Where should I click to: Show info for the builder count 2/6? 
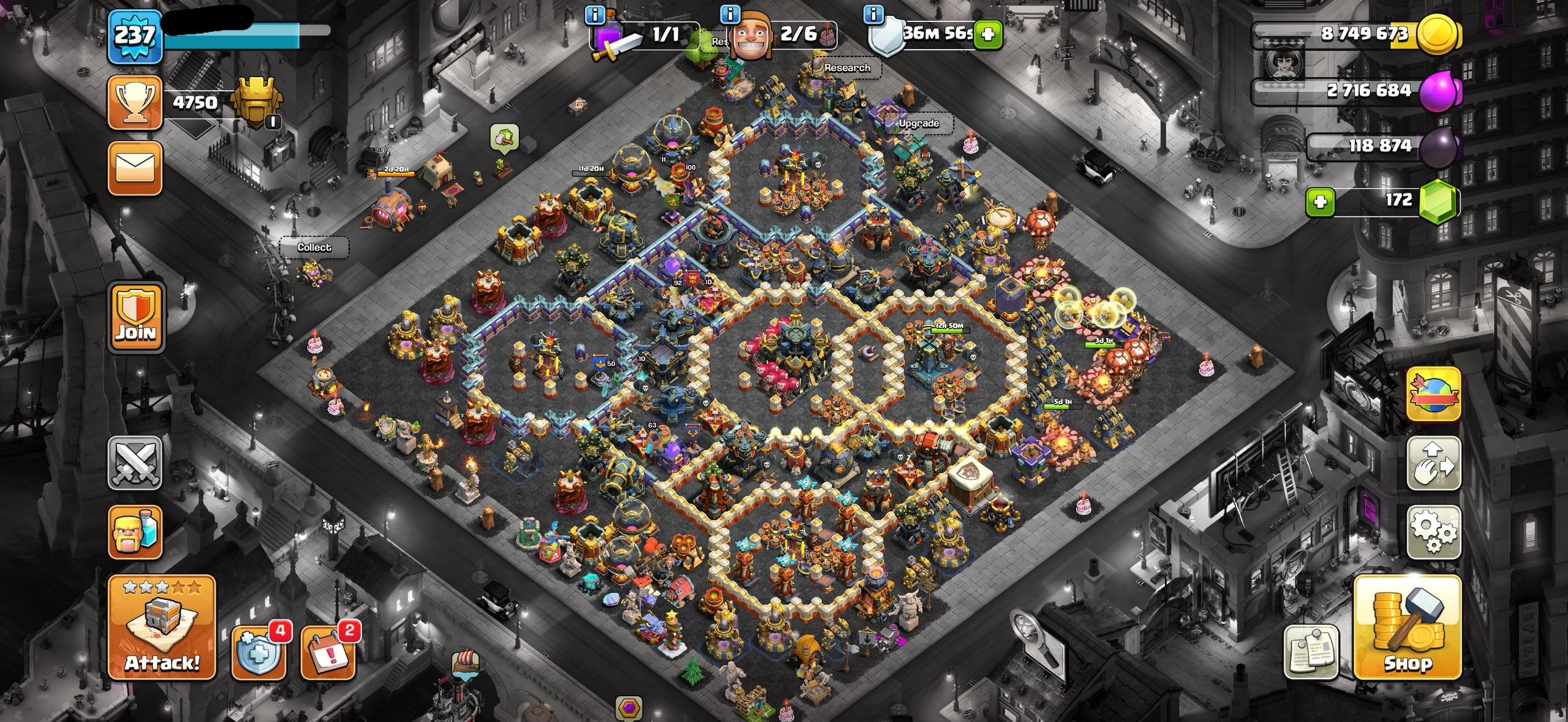[x=730, y=14]
